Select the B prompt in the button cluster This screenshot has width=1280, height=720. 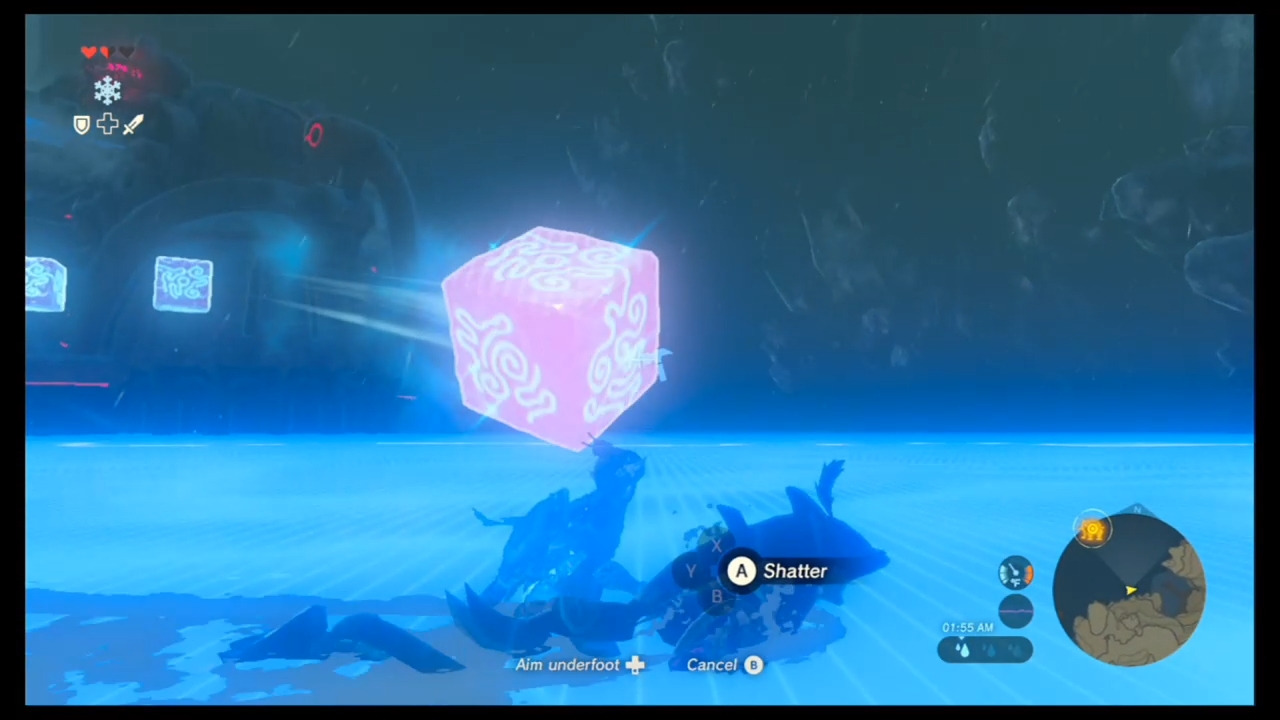(718, 596)
